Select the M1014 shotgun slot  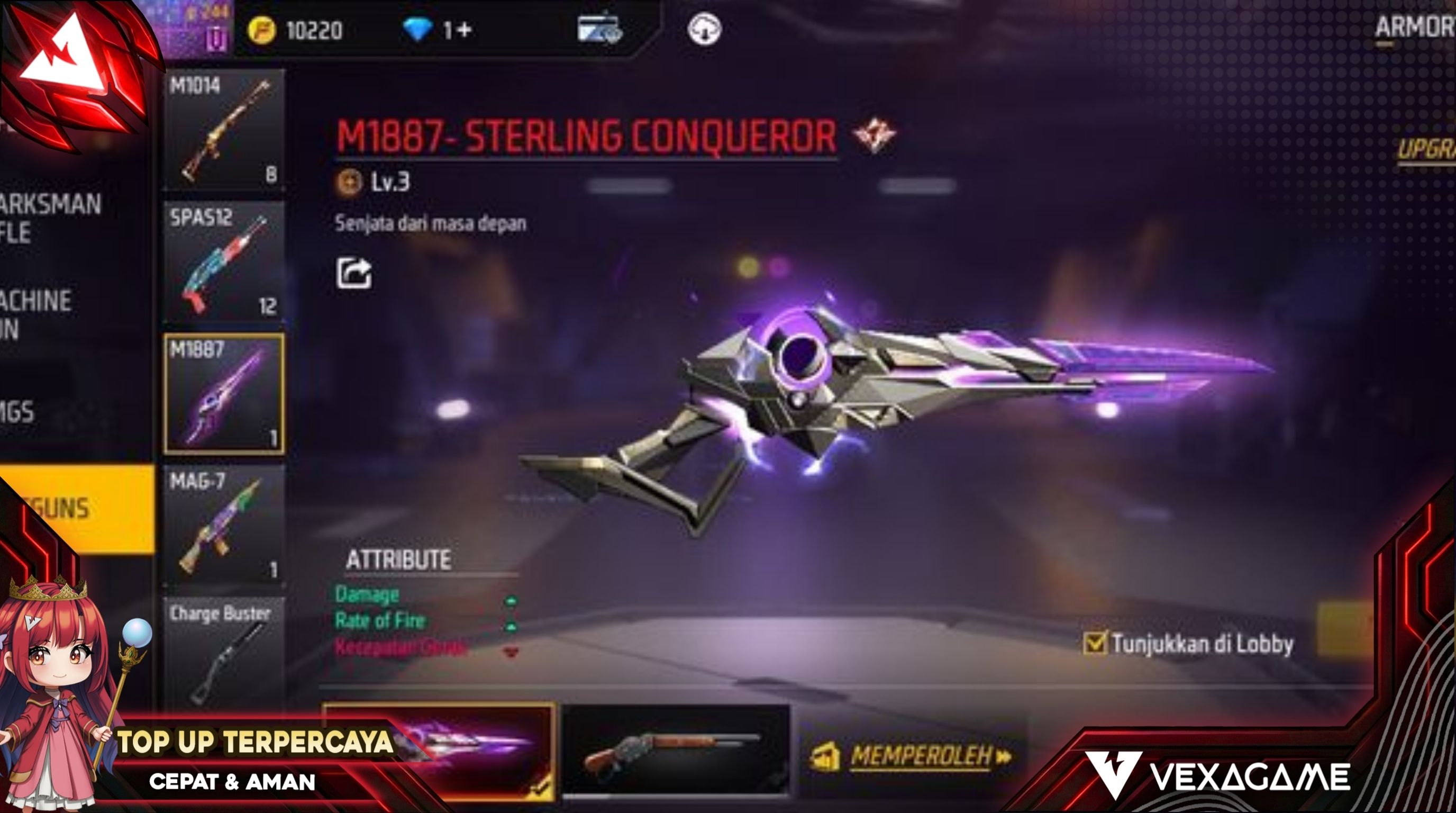point(224,130)
